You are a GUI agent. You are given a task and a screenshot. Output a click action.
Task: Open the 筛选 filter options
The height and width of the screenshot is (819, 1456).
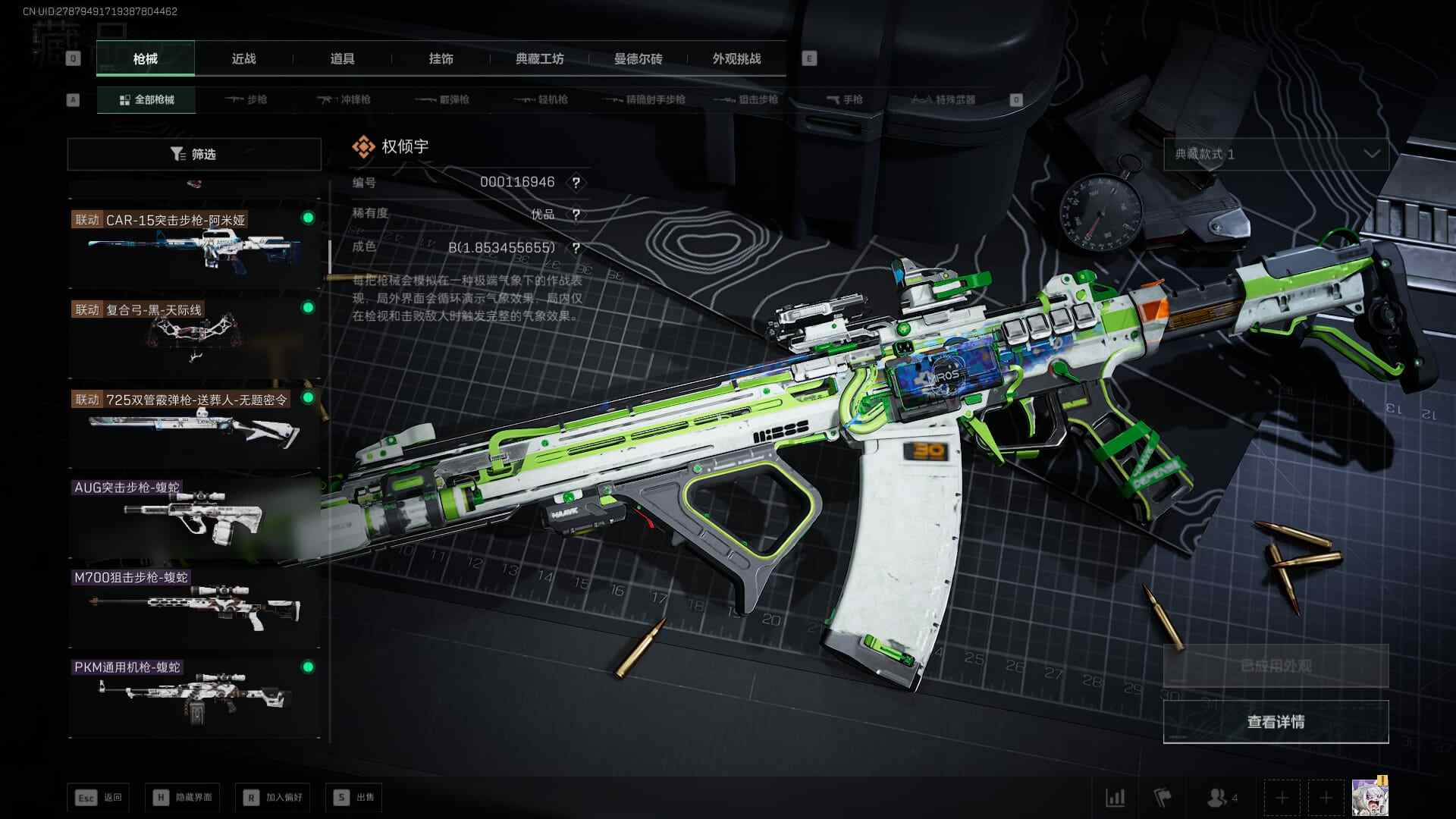pyautogui.click(x=194, y=154)
